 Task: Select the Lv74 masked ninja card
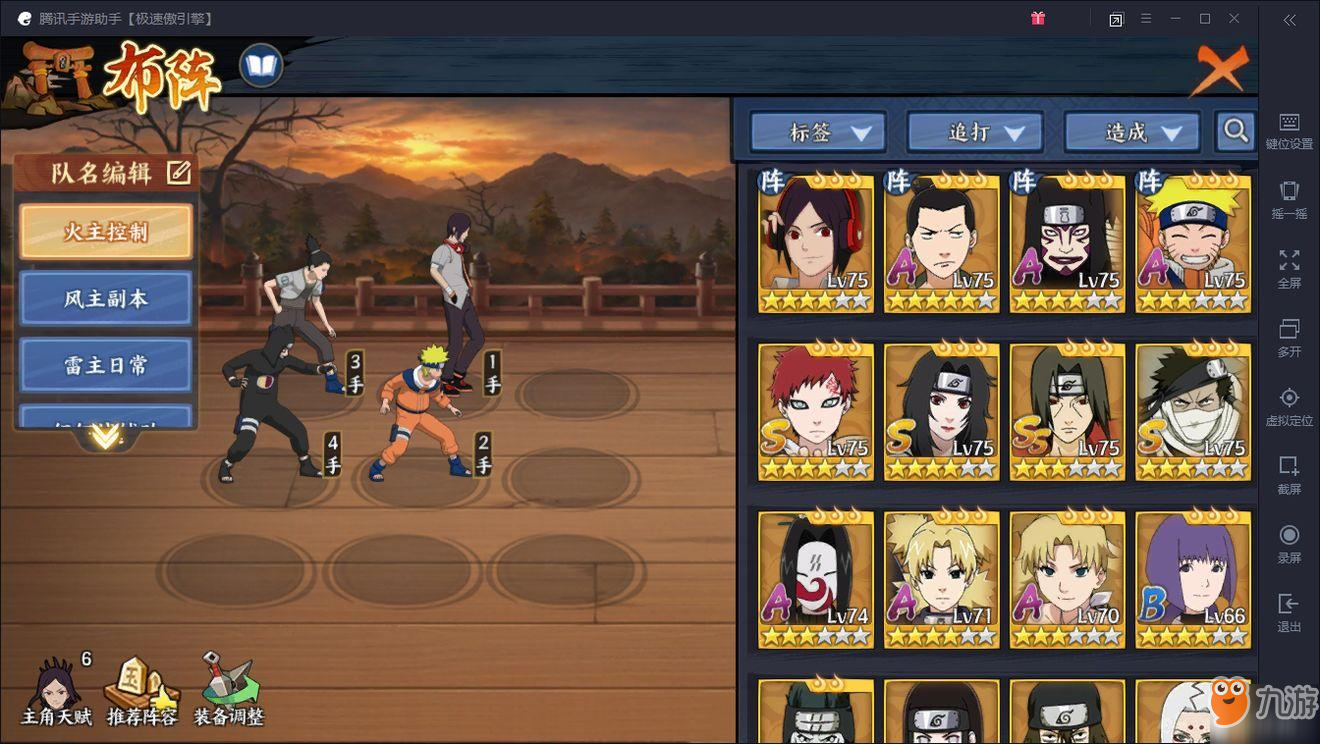click(816, 579)
